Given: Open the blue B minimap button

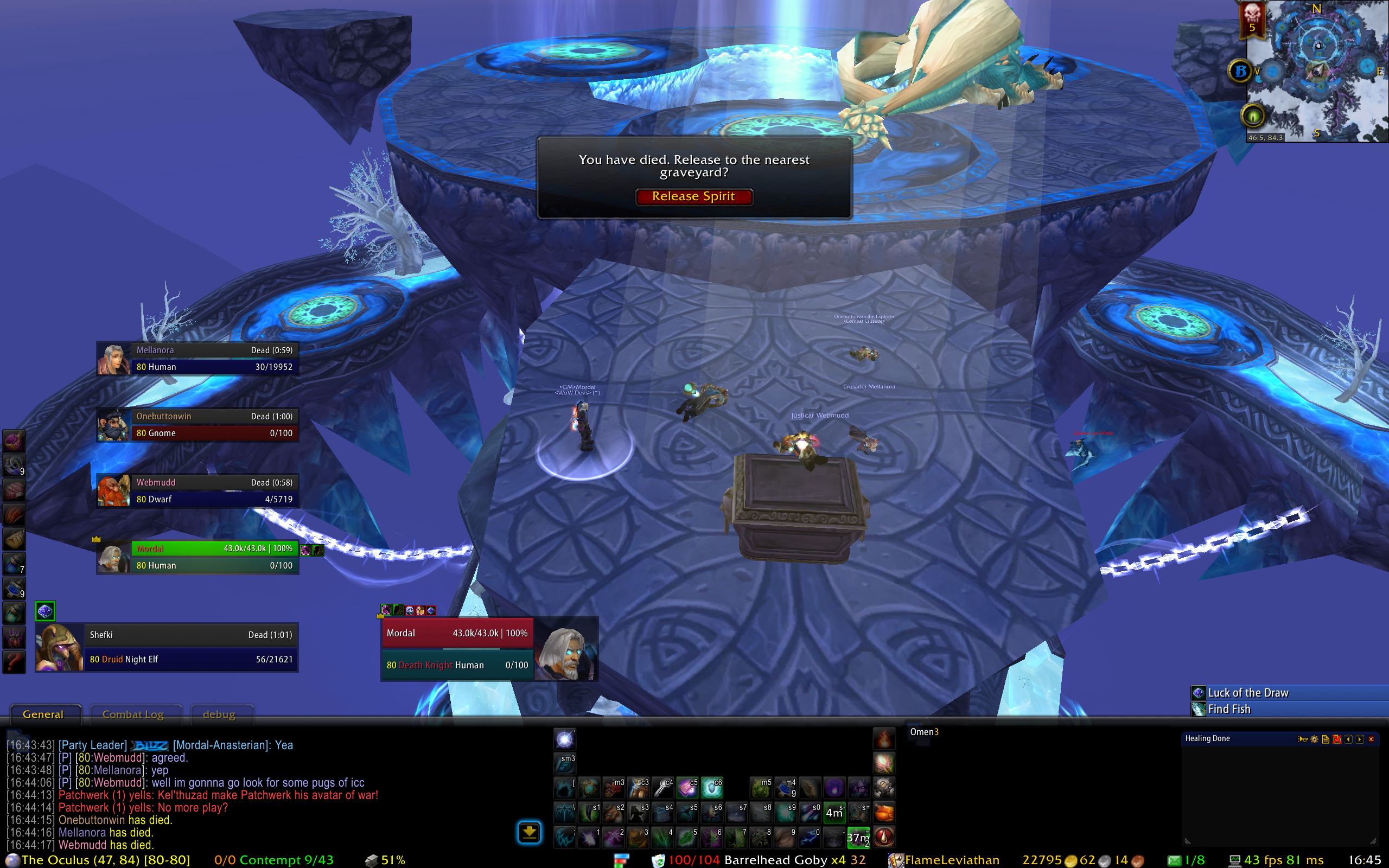Looking at the screenshot, I should point(1240,71).
